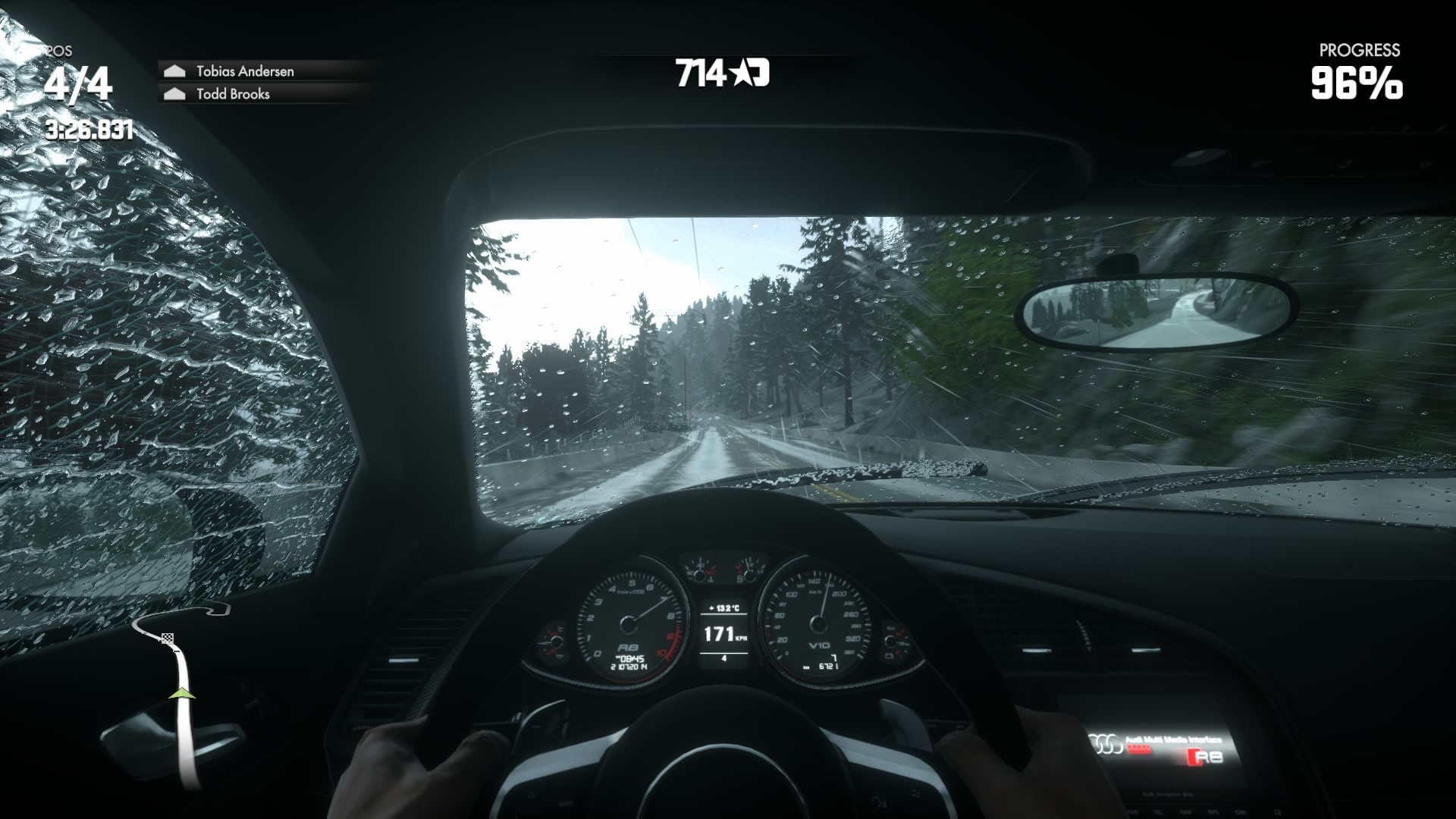This screenshot has width=1456, height=819.
Task: Select the Todd Brooks racer row
Action: coord(233,94)
